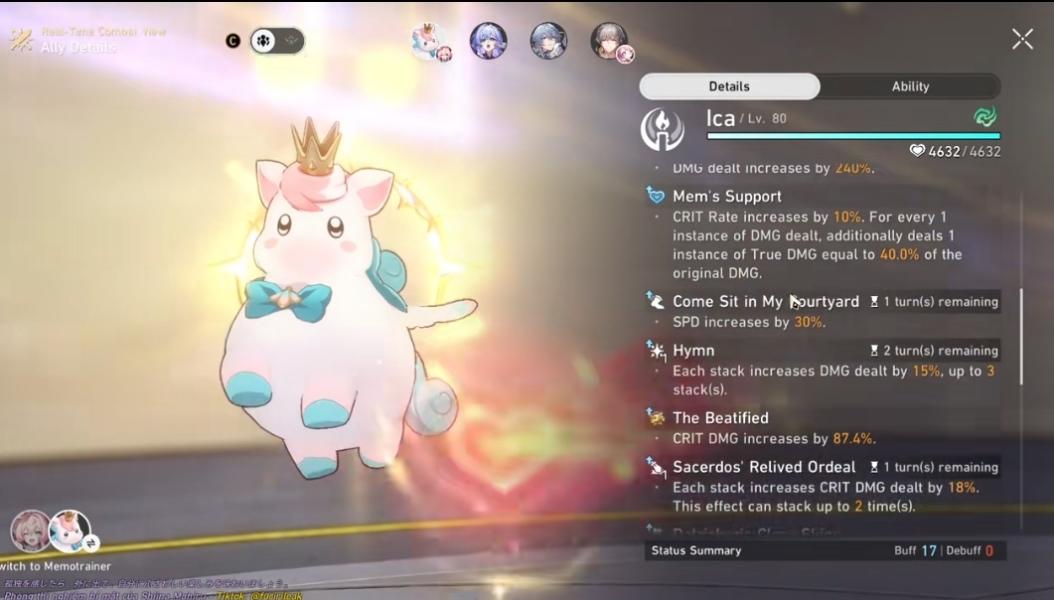The image size is (1054, 600).
Task: Click the Hymn buff entry
Action: [693, 350]
